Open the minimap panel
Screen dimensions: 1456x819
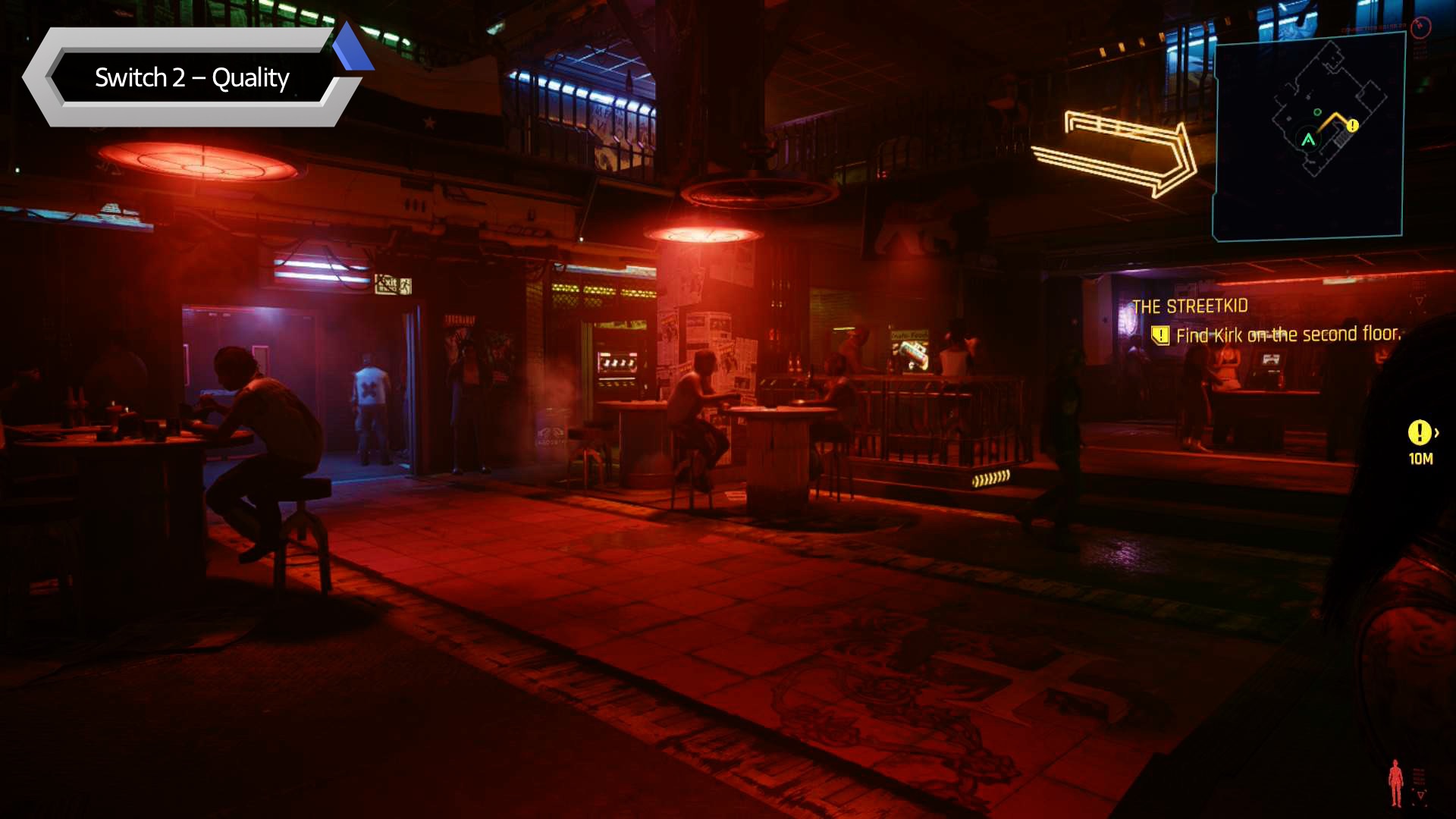tap(1309, 138)
